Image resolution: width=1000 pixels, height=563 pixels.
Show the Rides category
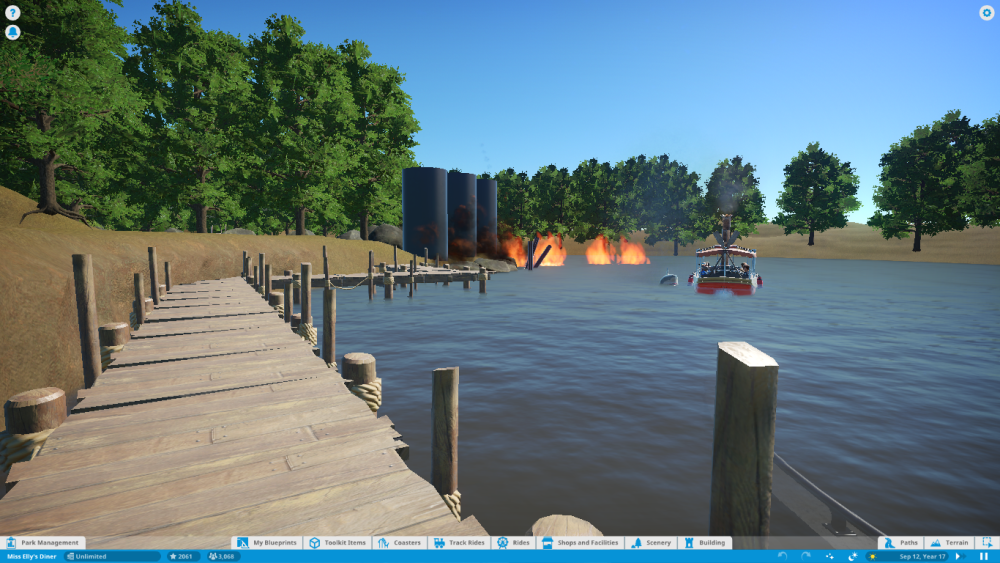point(514,543)
